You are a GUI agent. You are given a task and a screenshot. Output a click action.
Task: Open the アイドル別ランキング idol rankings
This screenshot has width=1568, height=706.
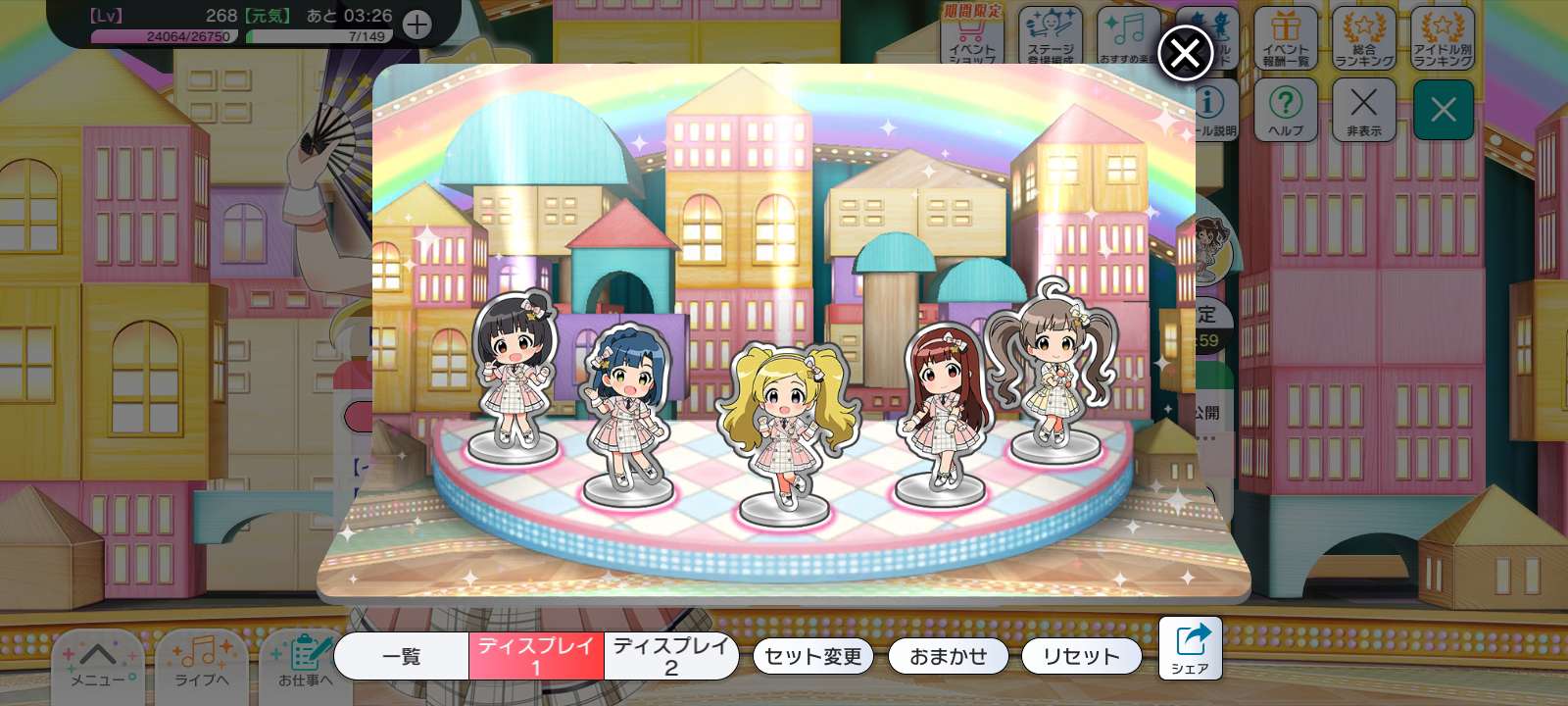coord(1443,37)
